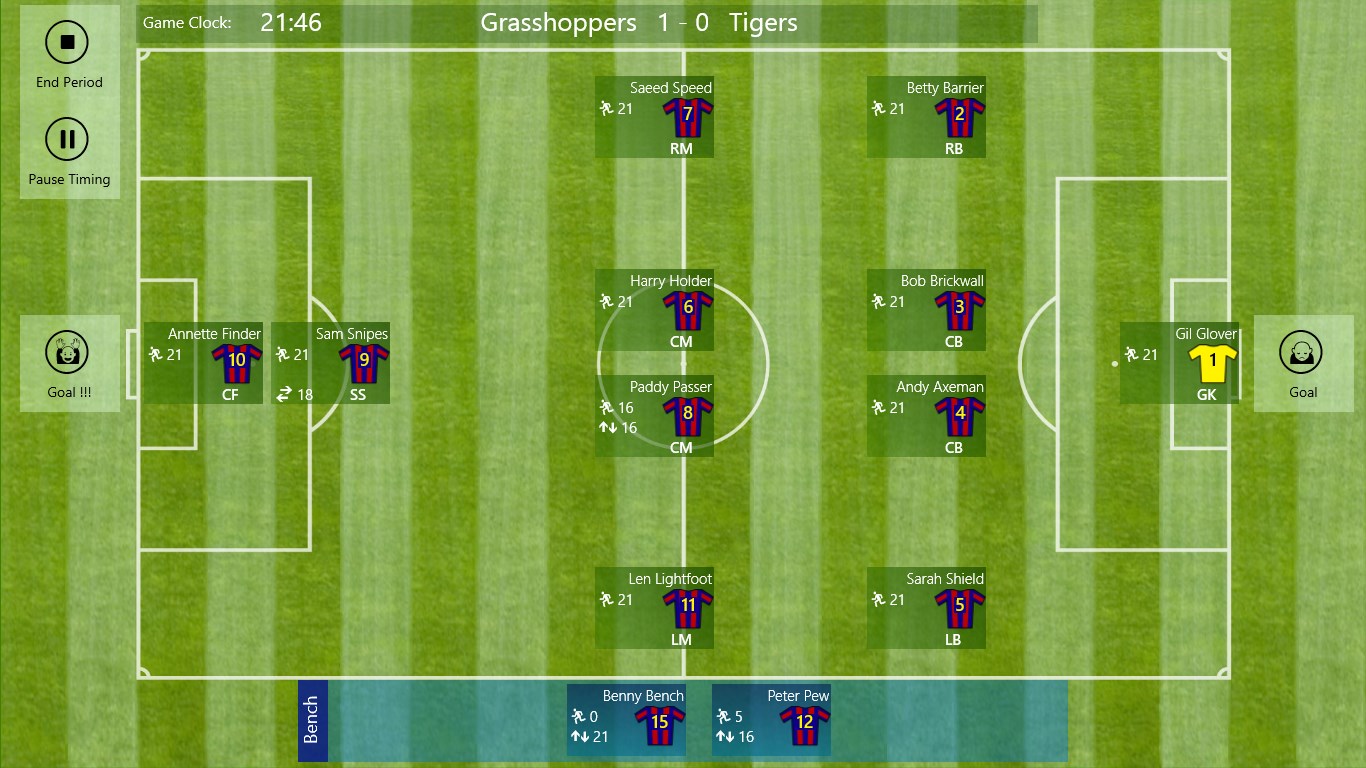
Task: Click the End Period stop button
Action: pos(68,43)
